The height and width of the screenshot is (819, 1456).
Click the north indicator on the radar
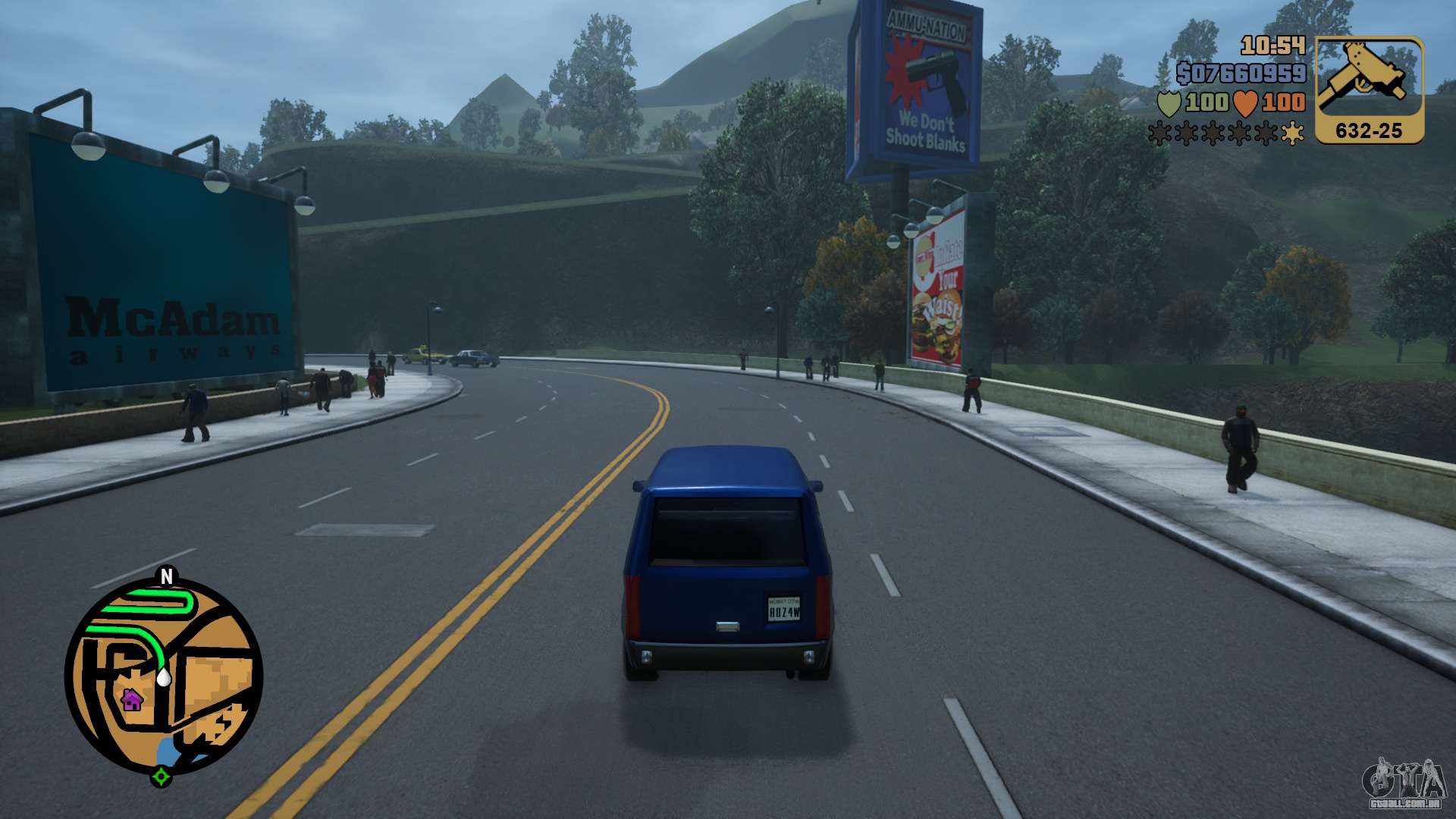[x=167, y=577]
